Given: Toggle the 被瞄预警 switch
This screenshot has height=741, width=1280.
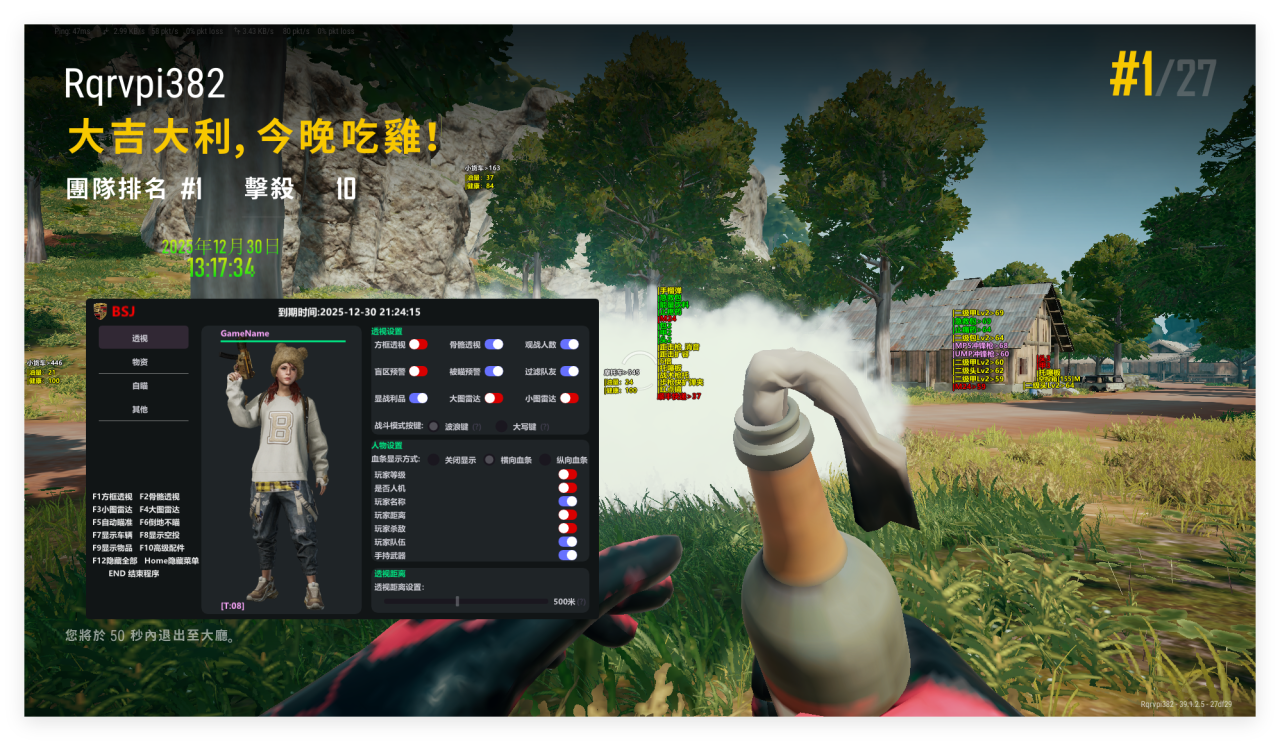Looking at the screenshot, I should pyautogui.click(x=494, y=371).
